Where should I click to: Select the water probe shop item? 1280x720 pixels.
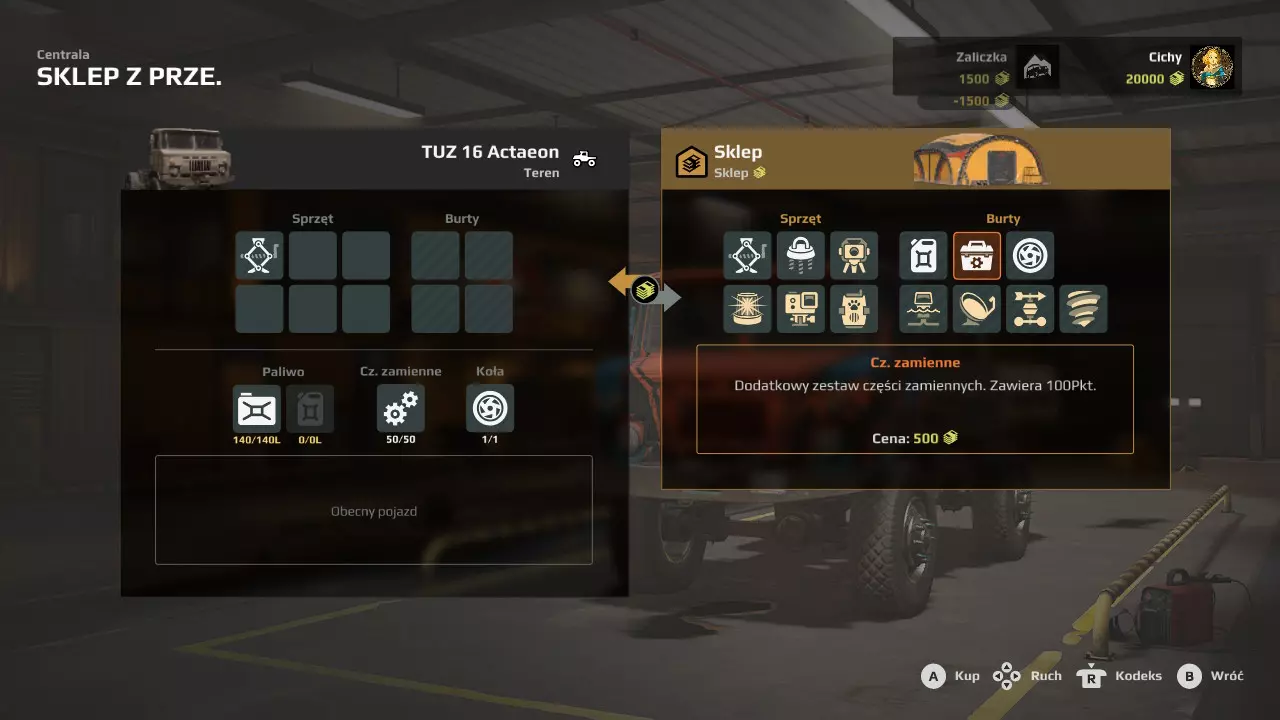click(x=923, y=309)
